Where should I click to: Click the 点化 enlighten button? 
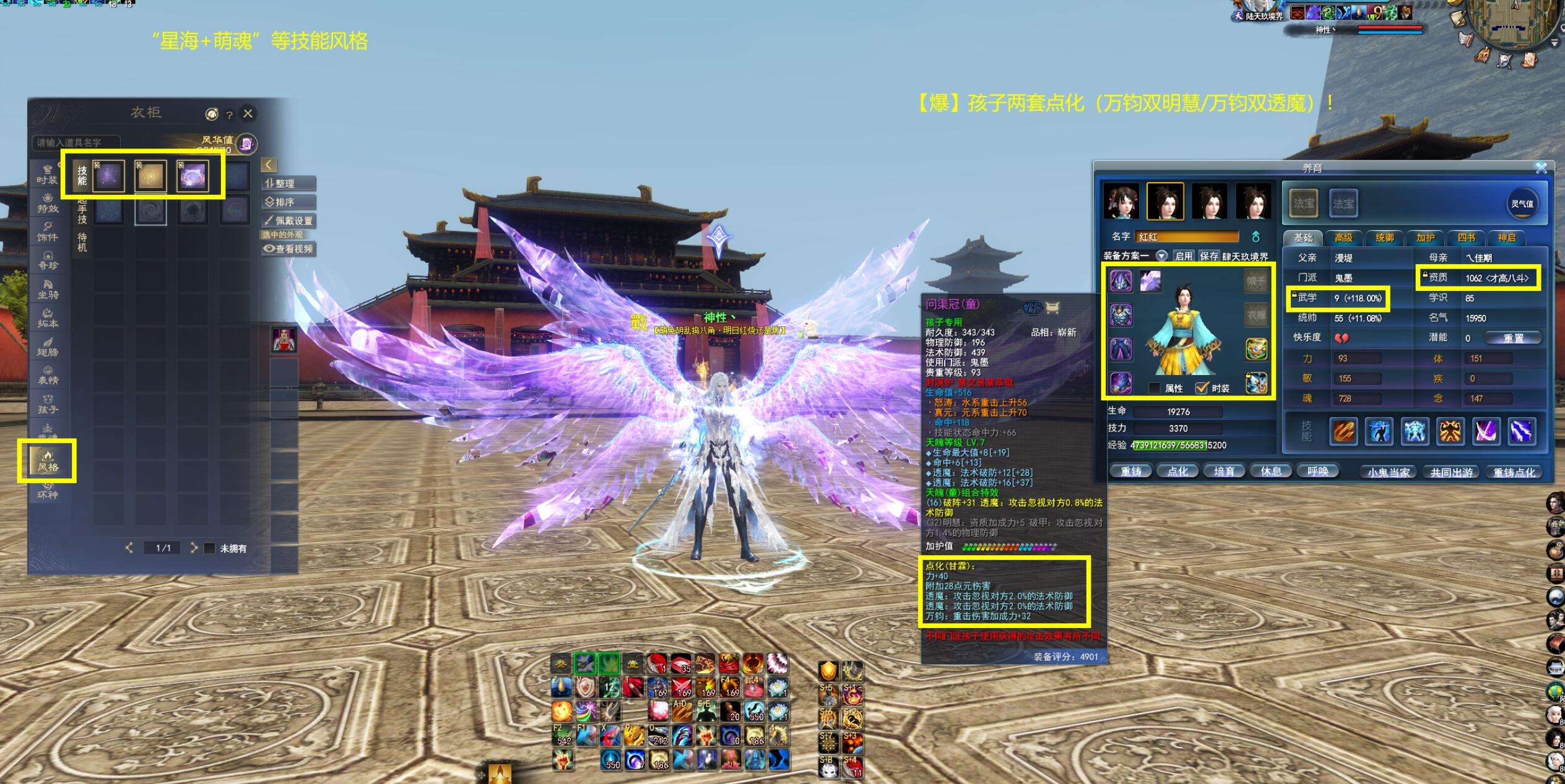(1177, 472)
